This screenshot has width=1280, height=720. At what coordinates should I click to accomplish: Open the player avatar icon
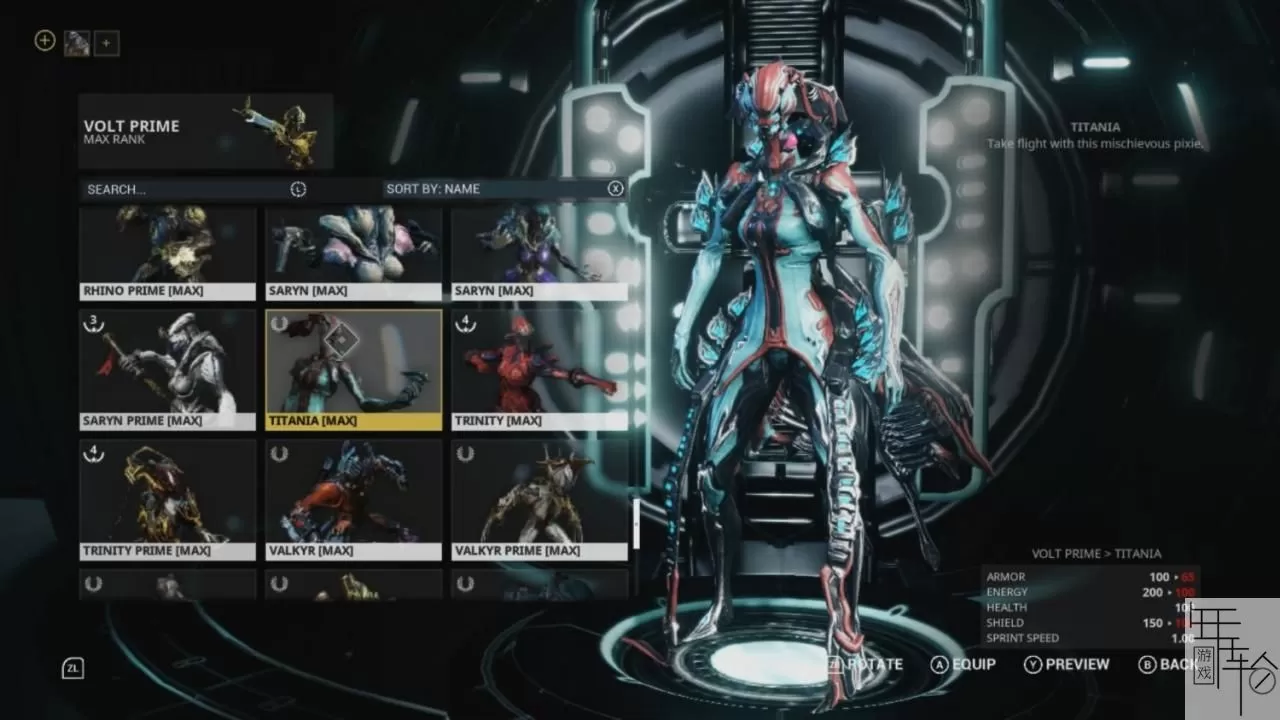77,43
